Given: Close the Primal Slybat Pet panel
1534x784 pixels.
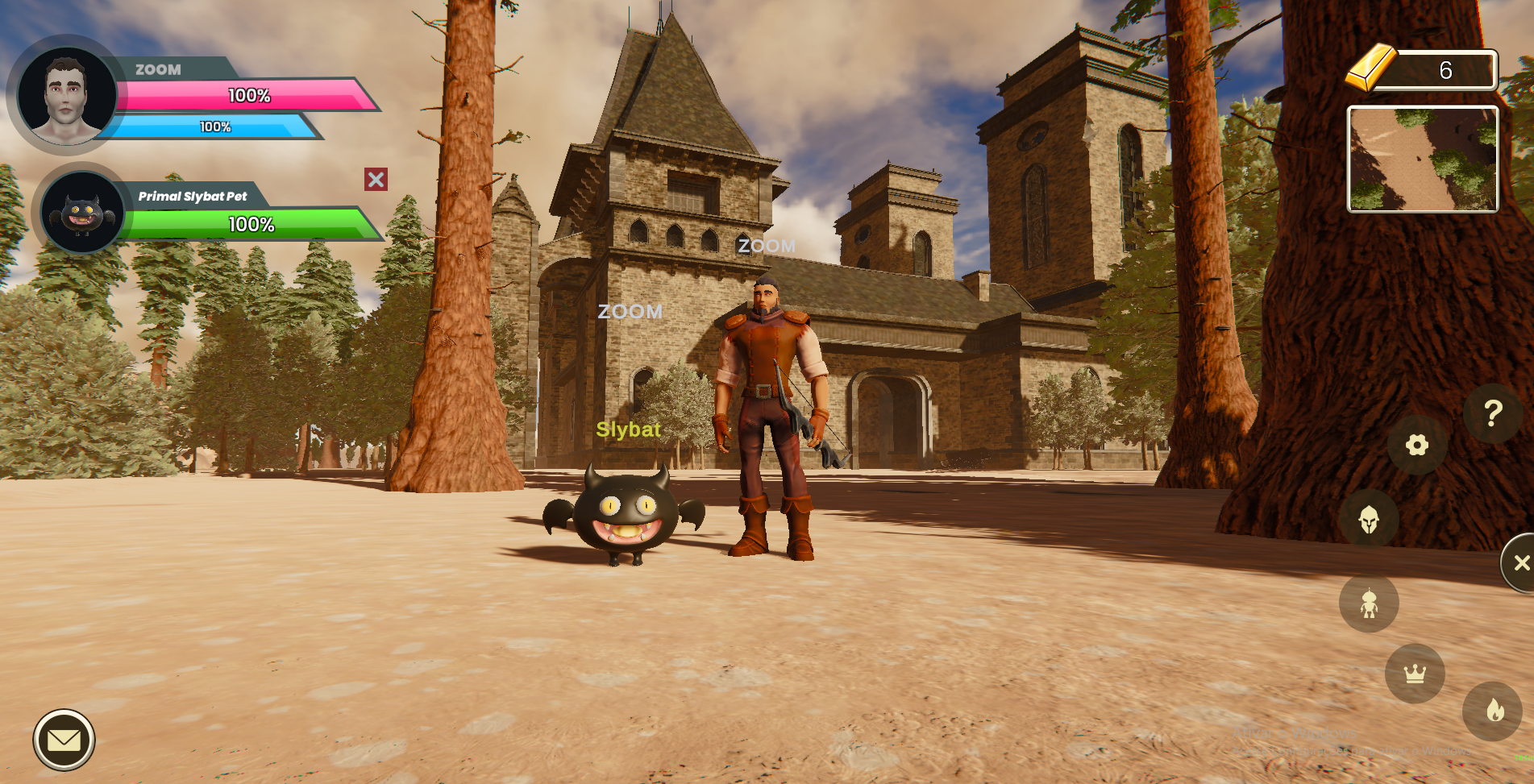Looking at the screenshot, I should [x=374, y=180].
